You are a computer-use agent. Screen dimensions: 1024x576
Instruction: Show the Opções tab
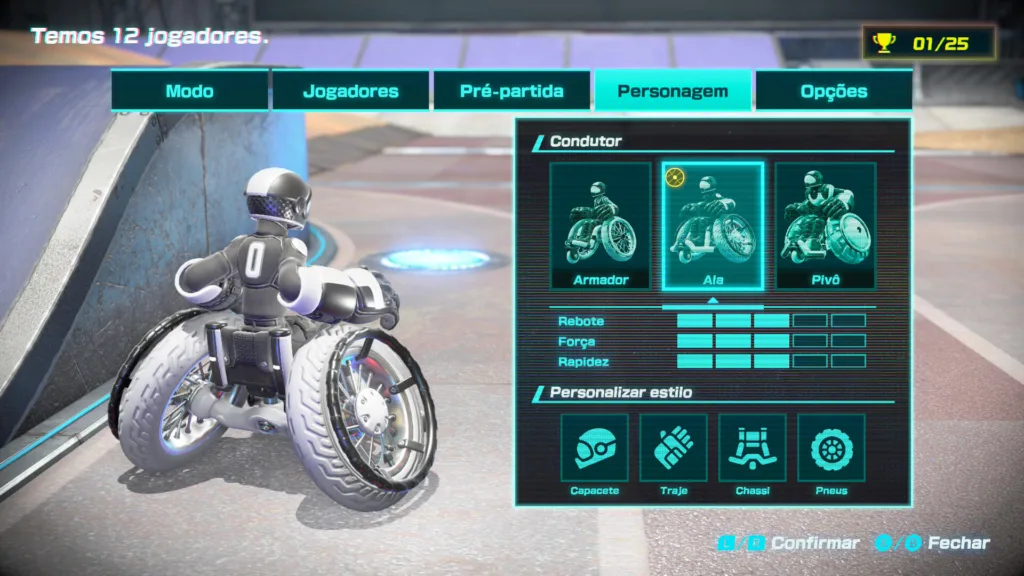coord(833,91)
